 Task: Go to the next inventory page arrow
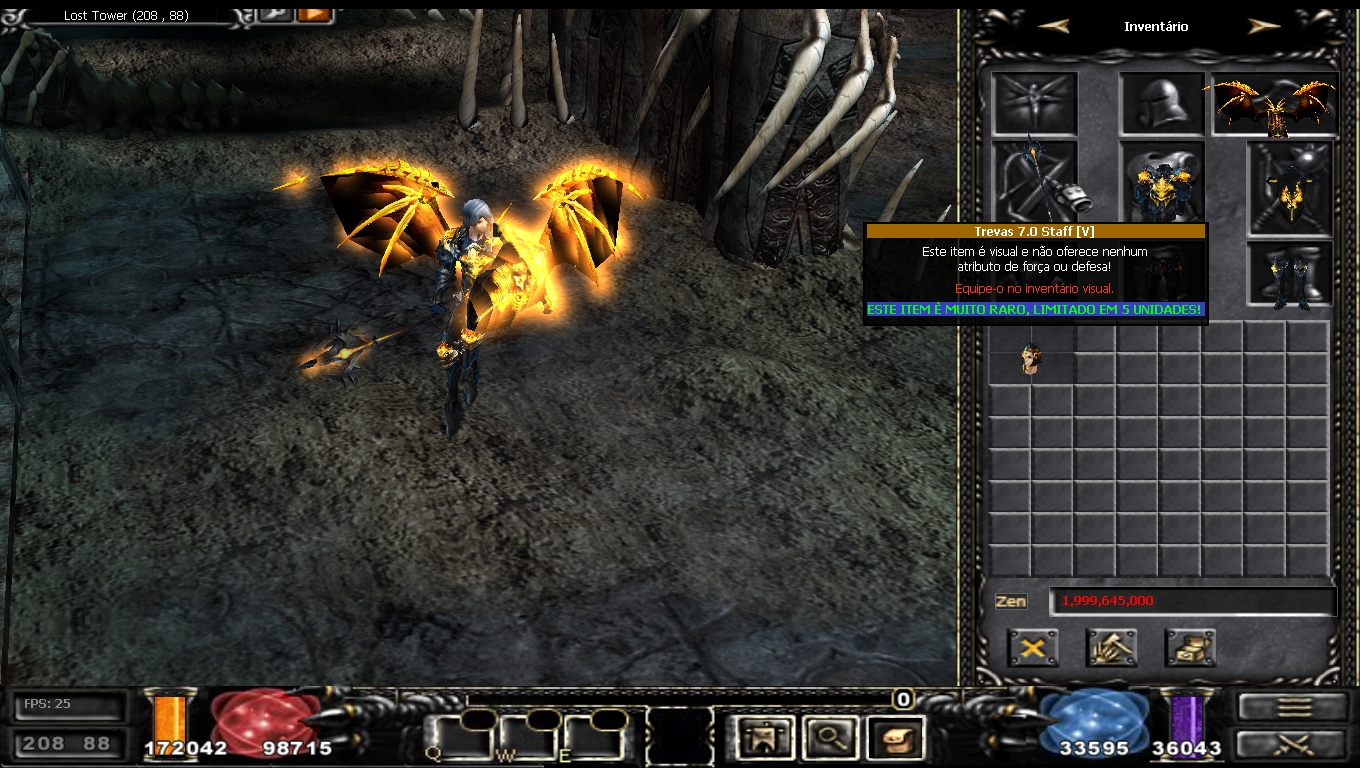[x=1264, y=27]
